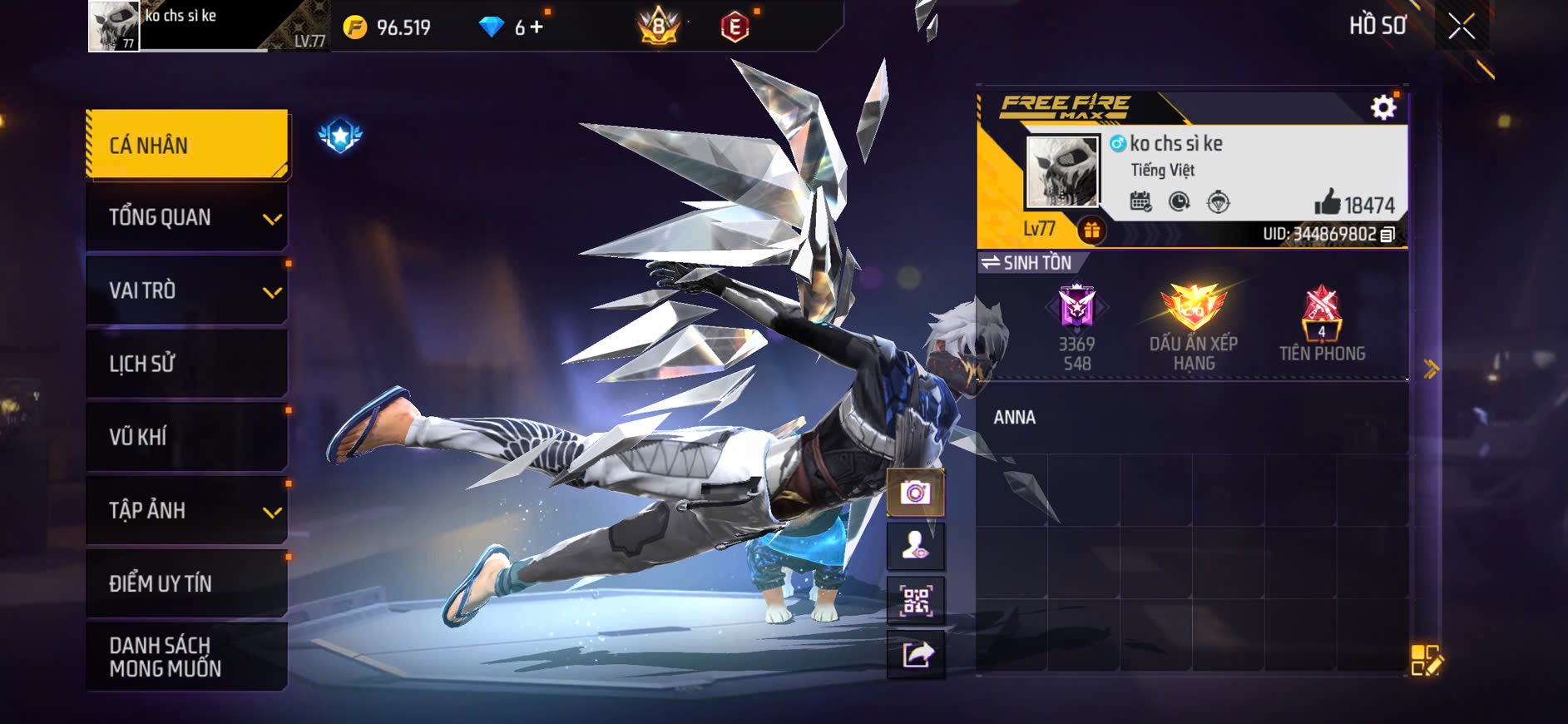Open the gift box icon
This screenshot has width=1568, height=724.
tap(1091, 231)
